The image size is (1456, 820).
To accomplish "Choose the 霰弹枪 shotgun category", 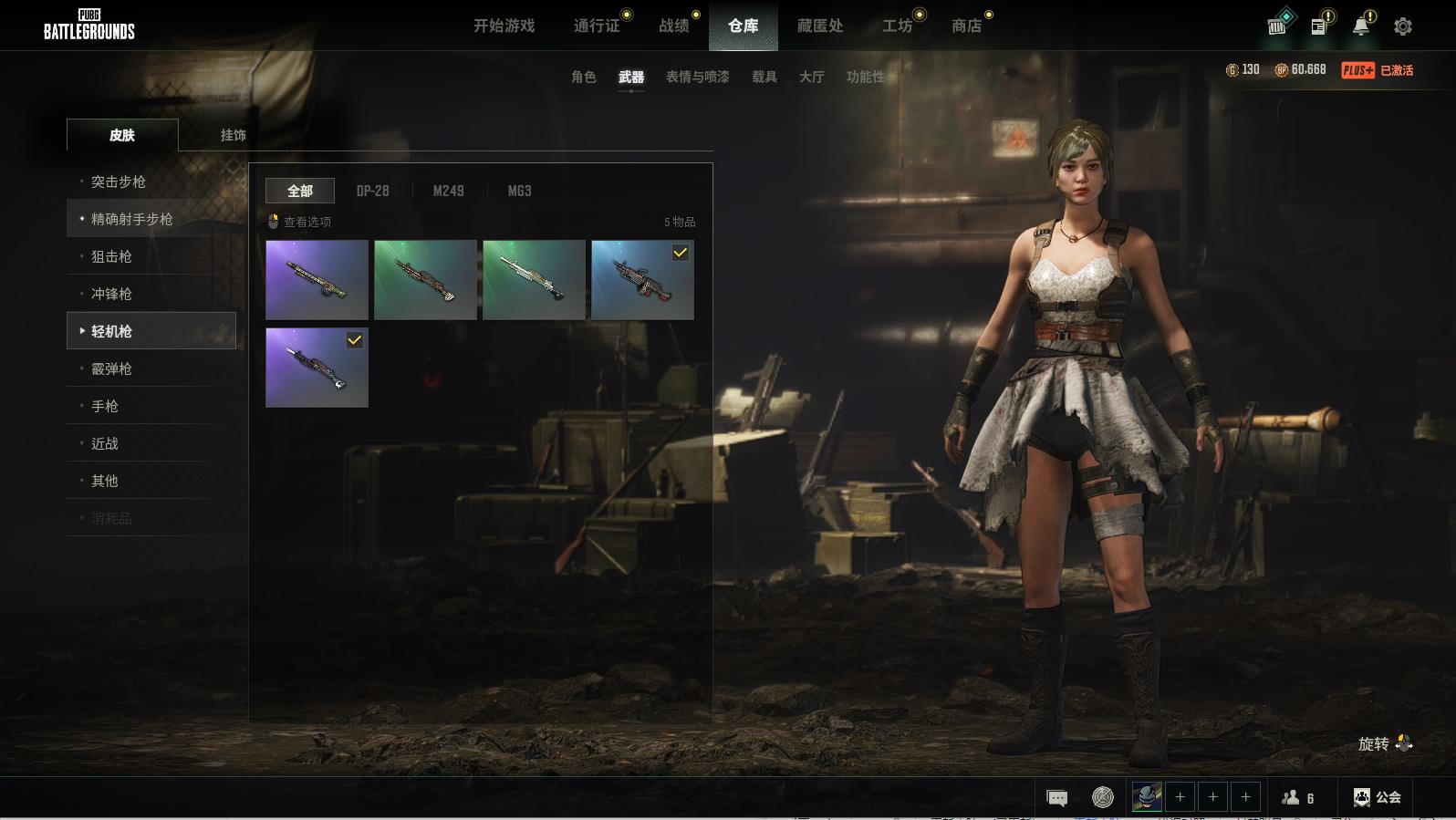I will pos(111,368).
